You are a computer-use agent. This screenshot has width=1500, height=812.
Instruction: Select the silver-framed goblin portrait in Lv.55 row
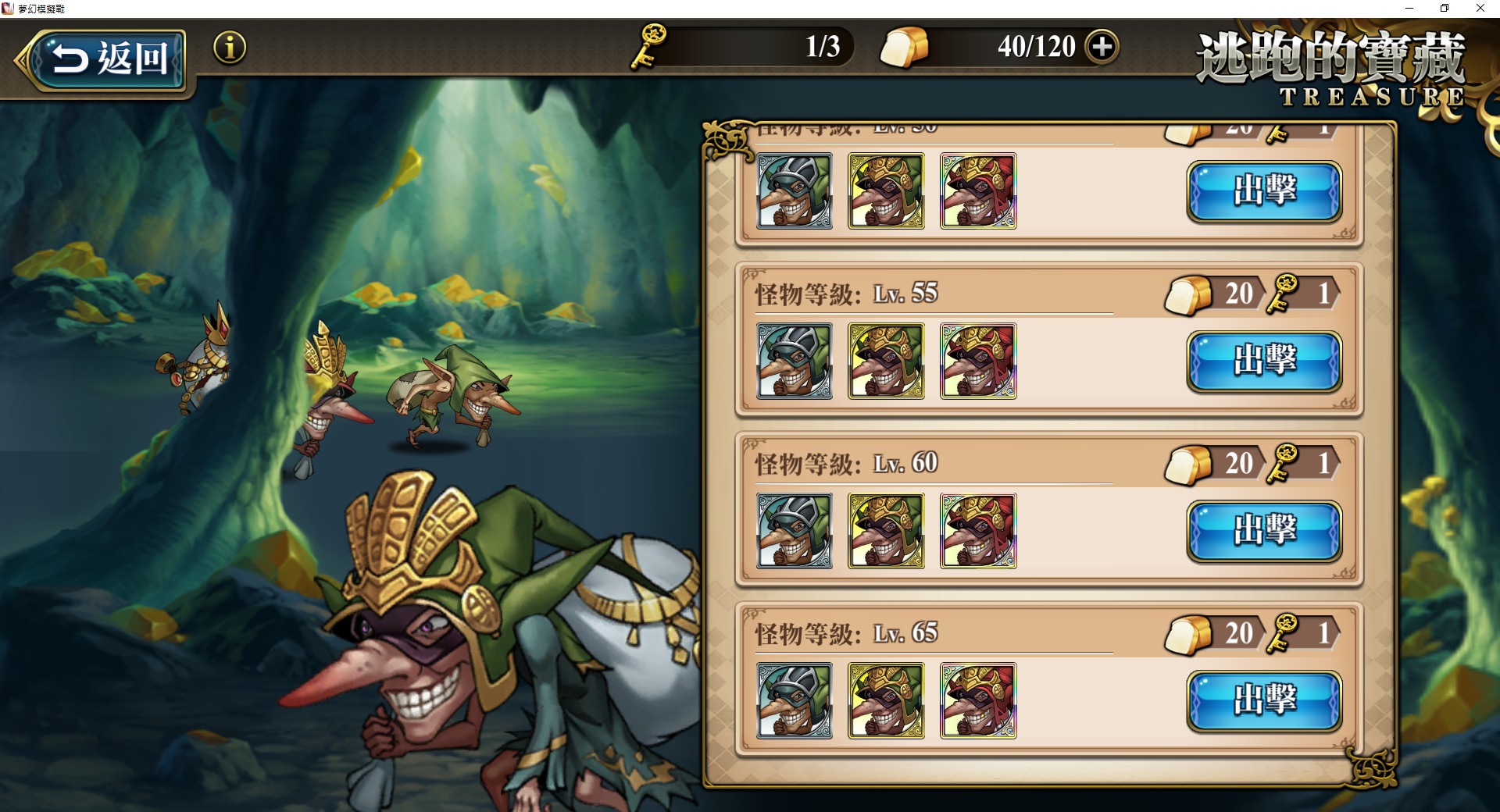pos(794,361)
